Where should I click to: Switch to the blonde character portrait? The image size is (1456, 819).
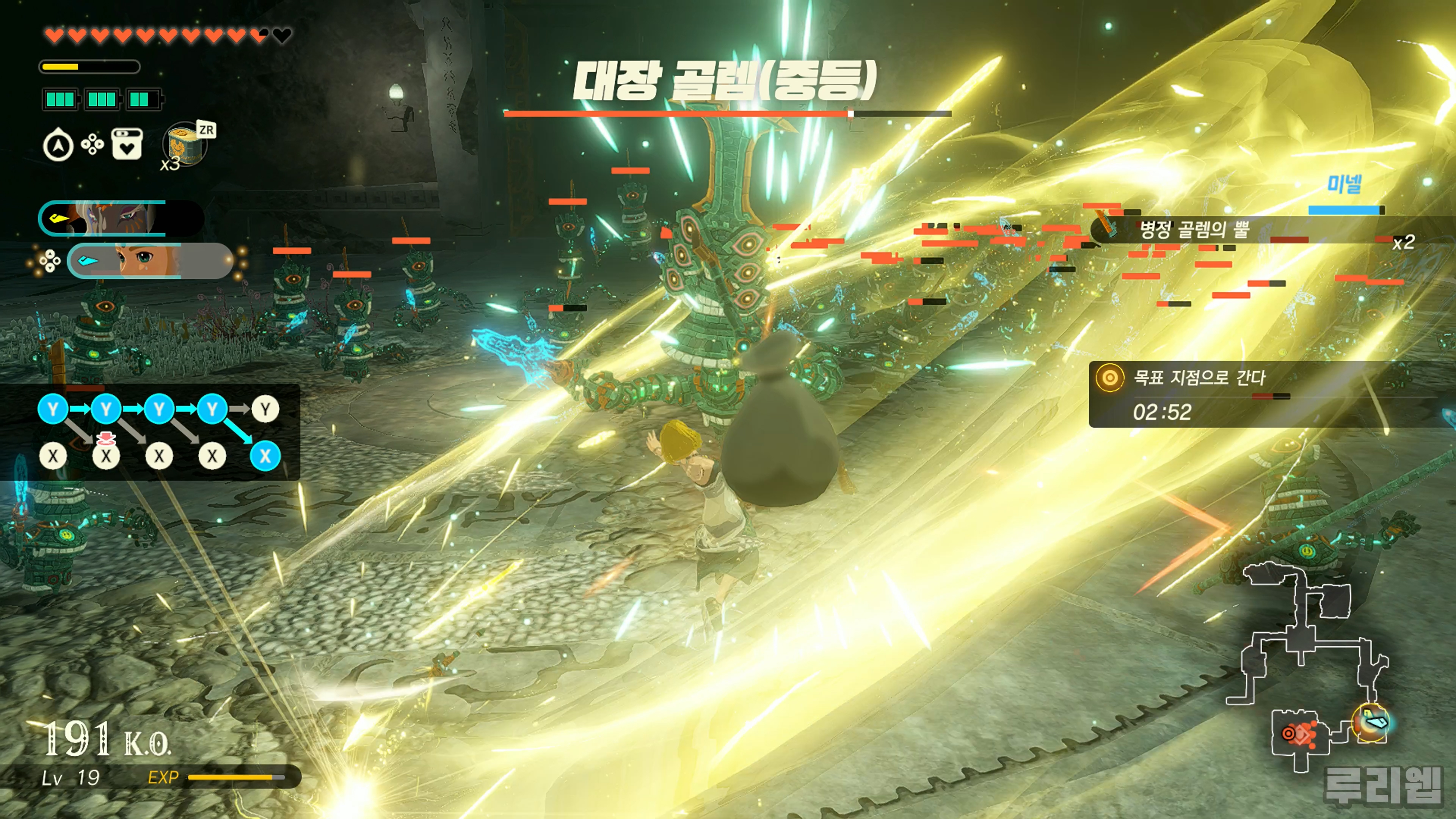tap(150, 260)
